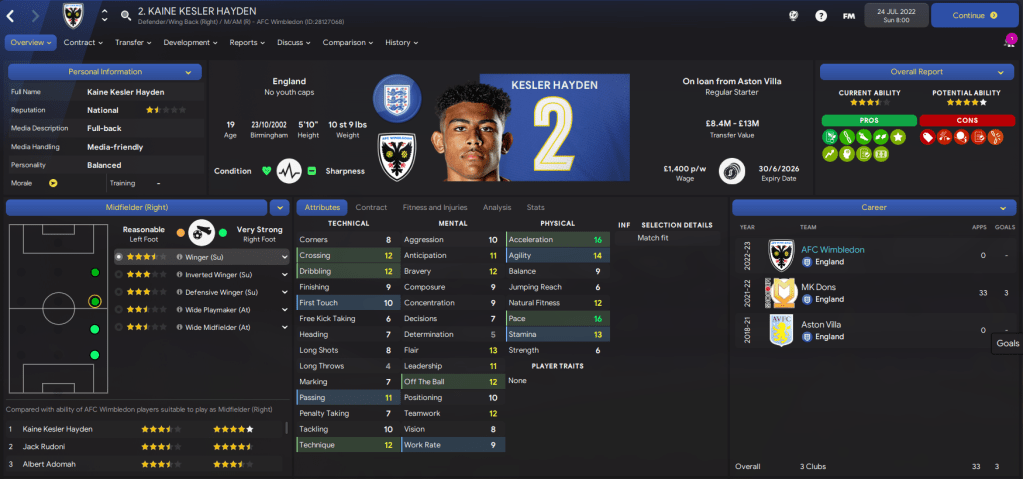Open the Reports menu
Image resolution: width=1023 pixels, height=479 pixels.
pos(247,43)
